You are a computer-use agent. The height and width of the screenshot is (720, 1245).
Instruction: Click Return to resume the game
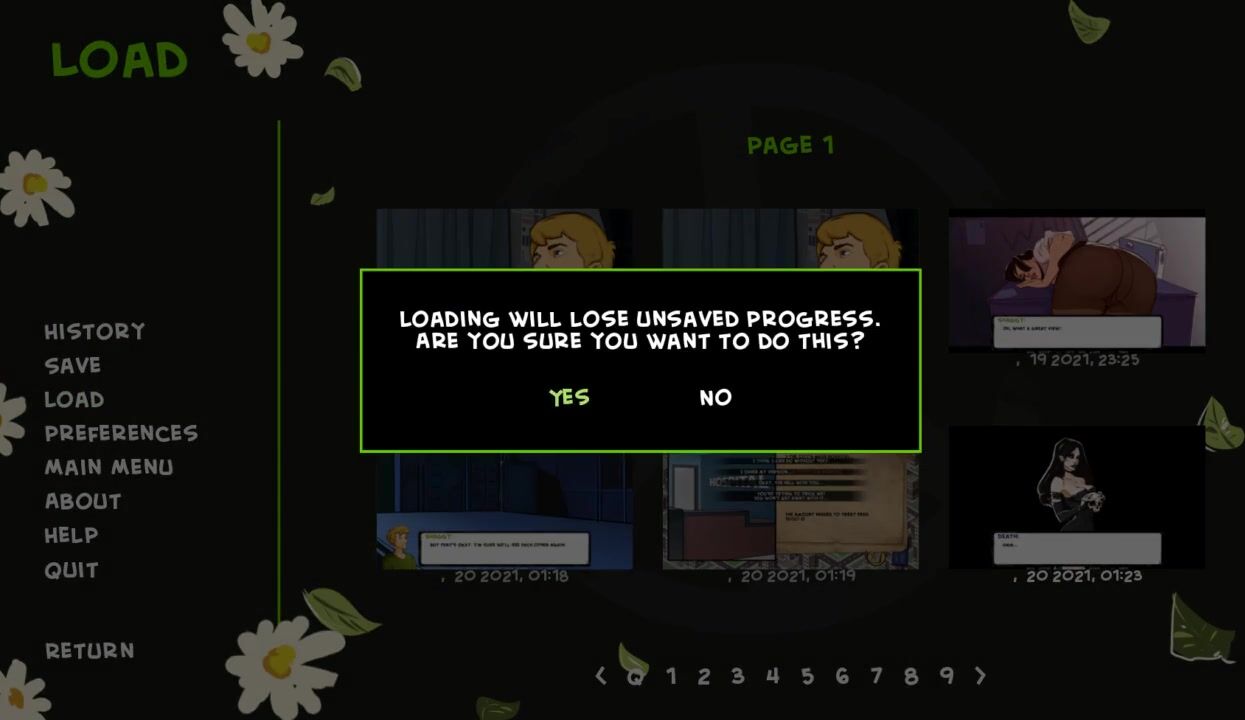[90, 650]
